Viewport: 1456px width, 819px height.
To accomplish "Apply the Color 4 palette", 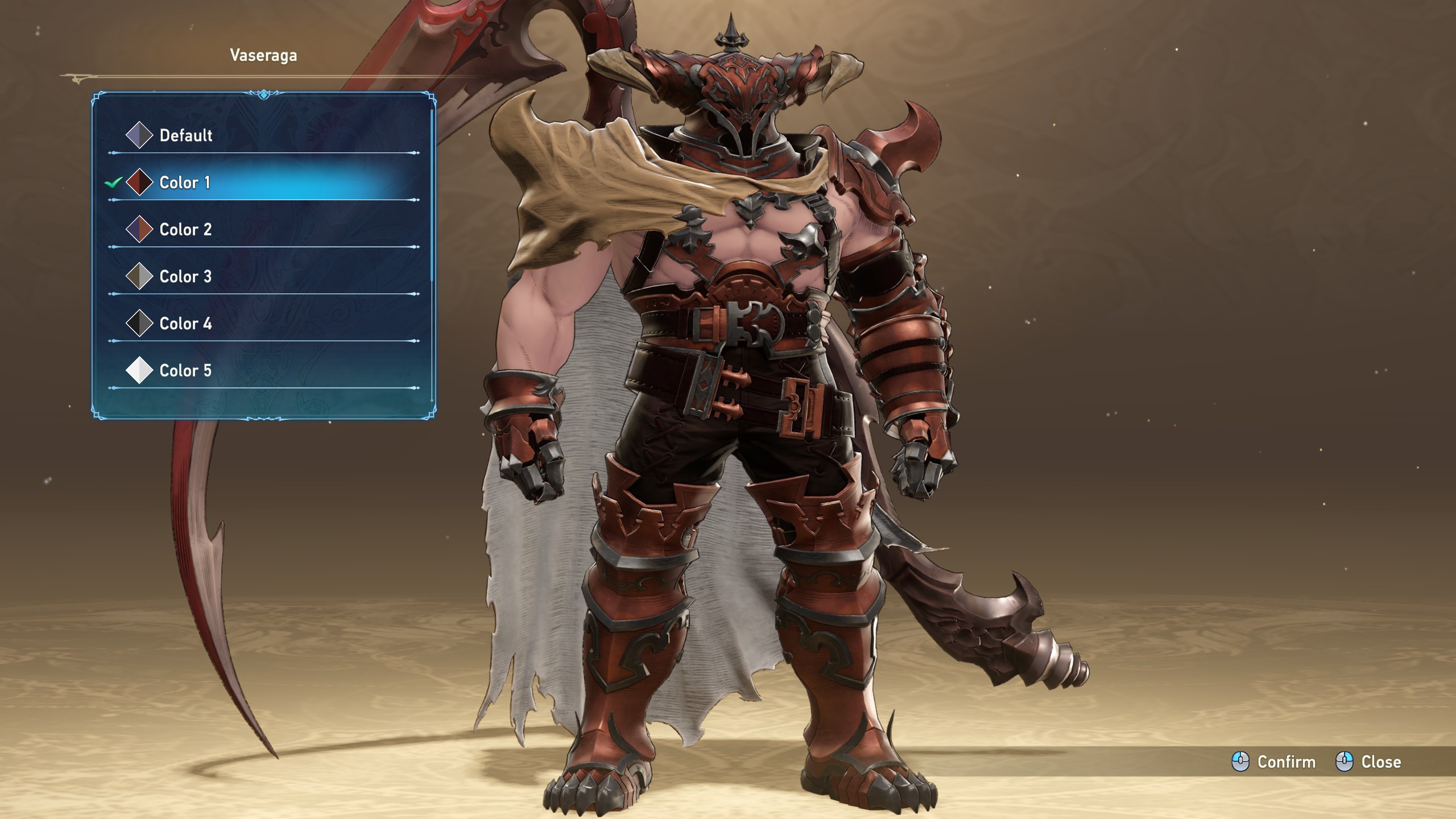I will 185,324.
